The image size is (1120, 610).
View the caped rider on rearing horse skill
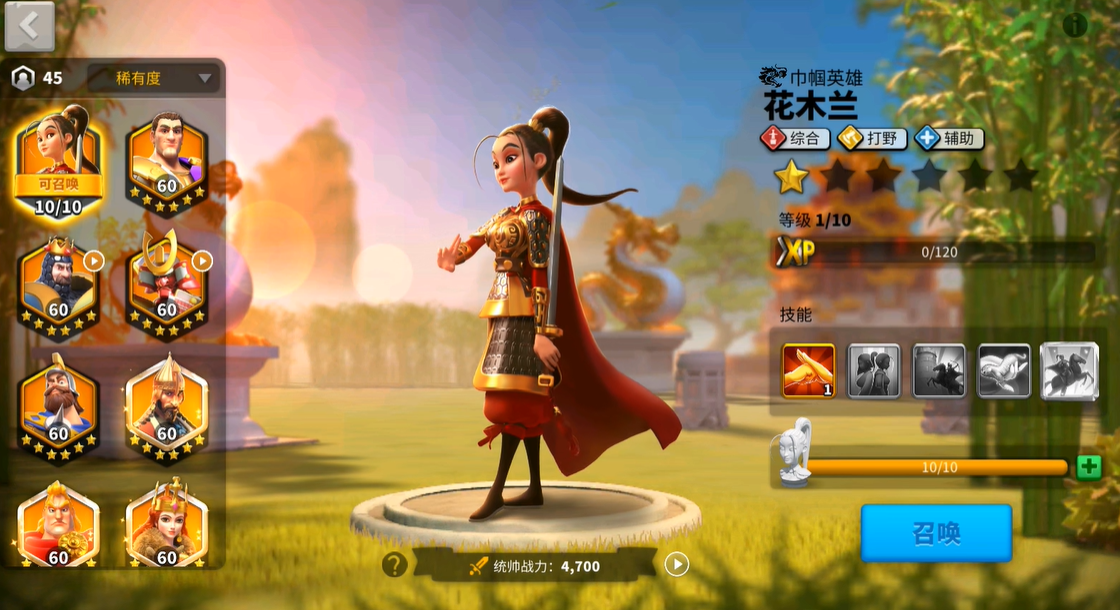pos(1069,370)
